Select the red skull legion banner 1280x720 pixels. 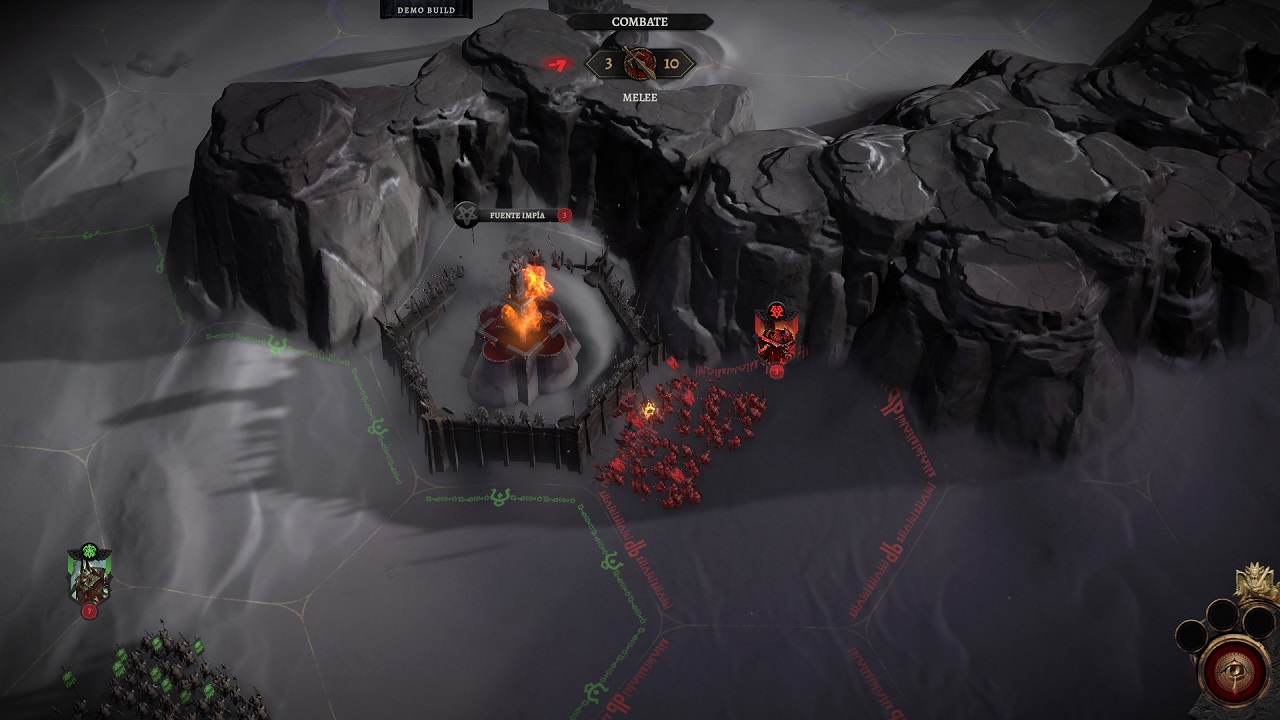click(x=775, y=335)
